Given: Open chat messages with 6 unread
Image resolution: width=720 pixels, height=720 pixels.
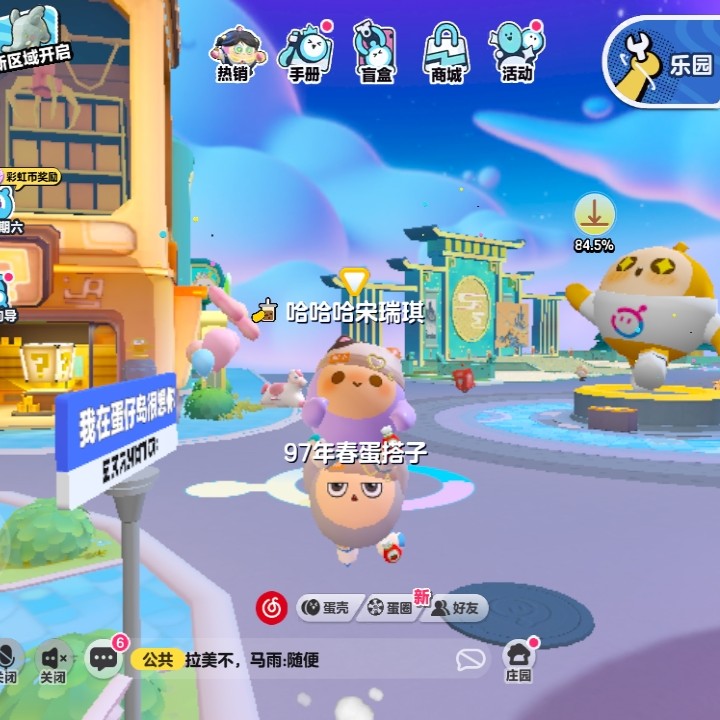Looking at the screenshot, I should tap(104, 658).
